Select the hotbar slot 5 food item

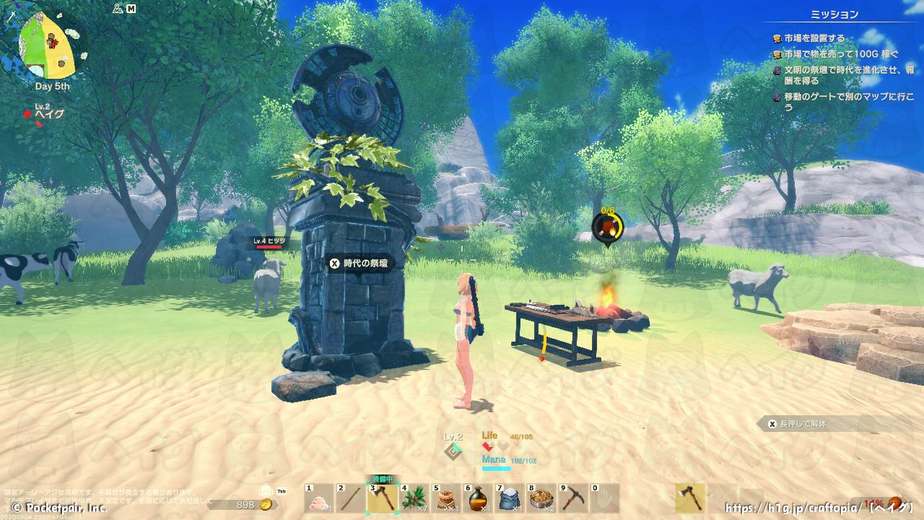pyautogui.click(x=445, y=498)
